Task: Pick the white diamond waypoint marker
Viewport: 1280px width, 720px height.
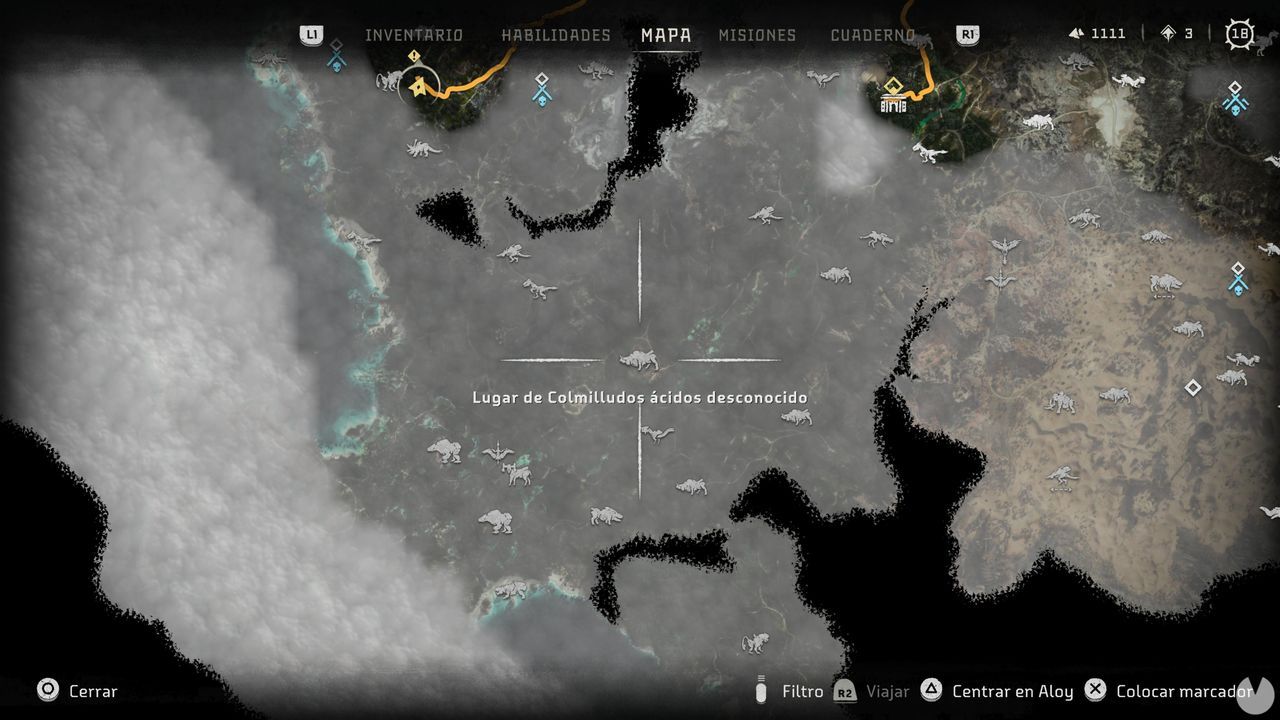Action: (x=1192, y=387)
